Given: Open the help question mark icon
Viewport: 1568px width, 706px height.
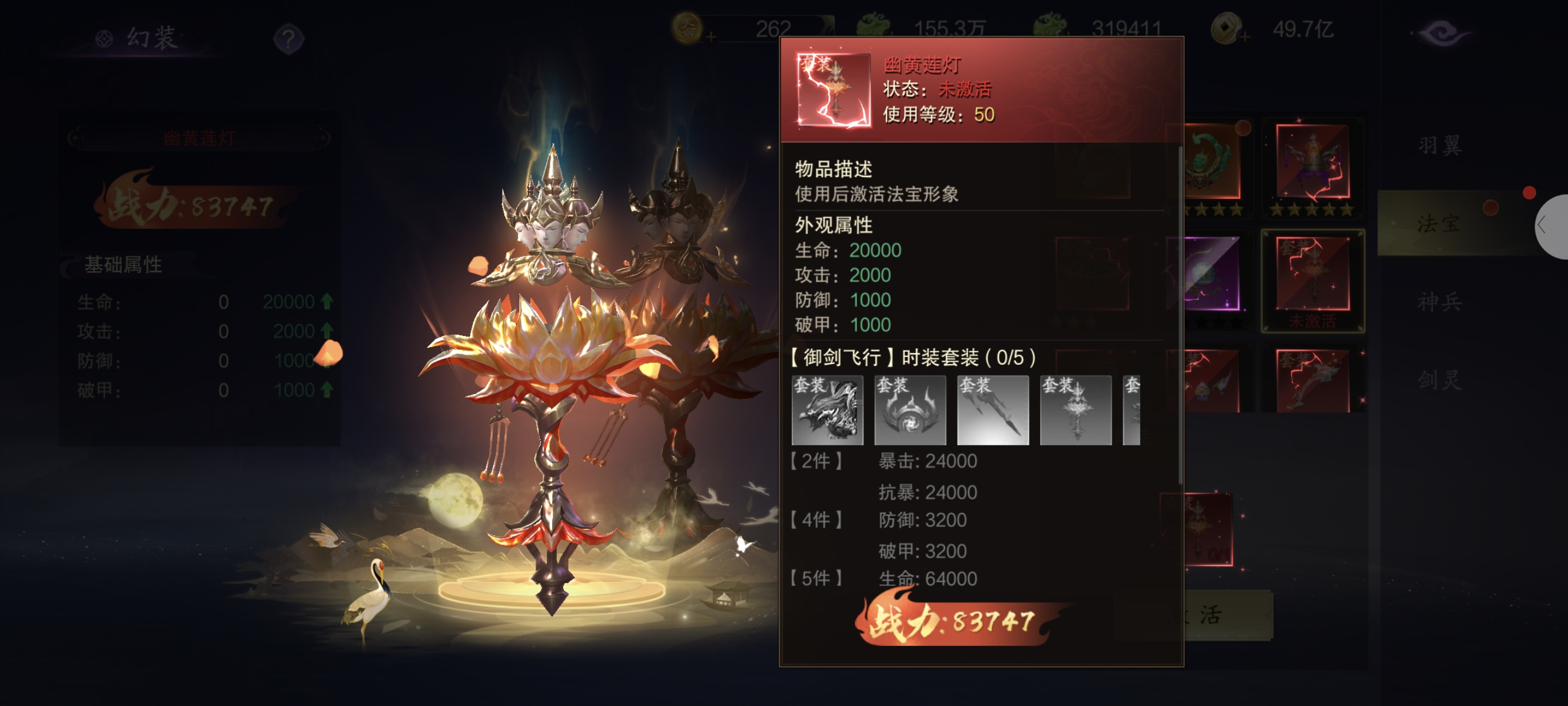Looking at the screenshot, I should point(288,39).
